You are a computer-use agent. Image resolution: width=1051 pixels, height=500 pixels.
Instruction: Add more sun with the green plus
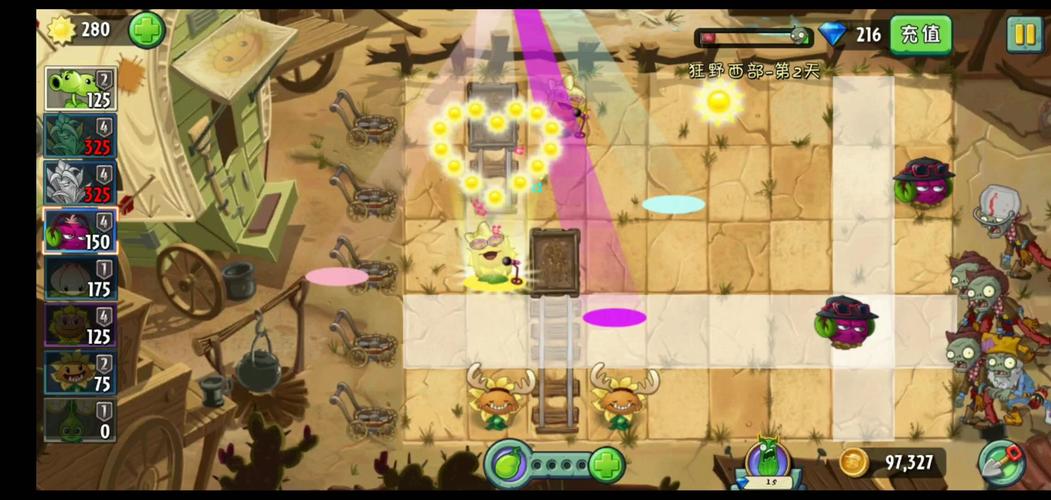pos(146,30)
